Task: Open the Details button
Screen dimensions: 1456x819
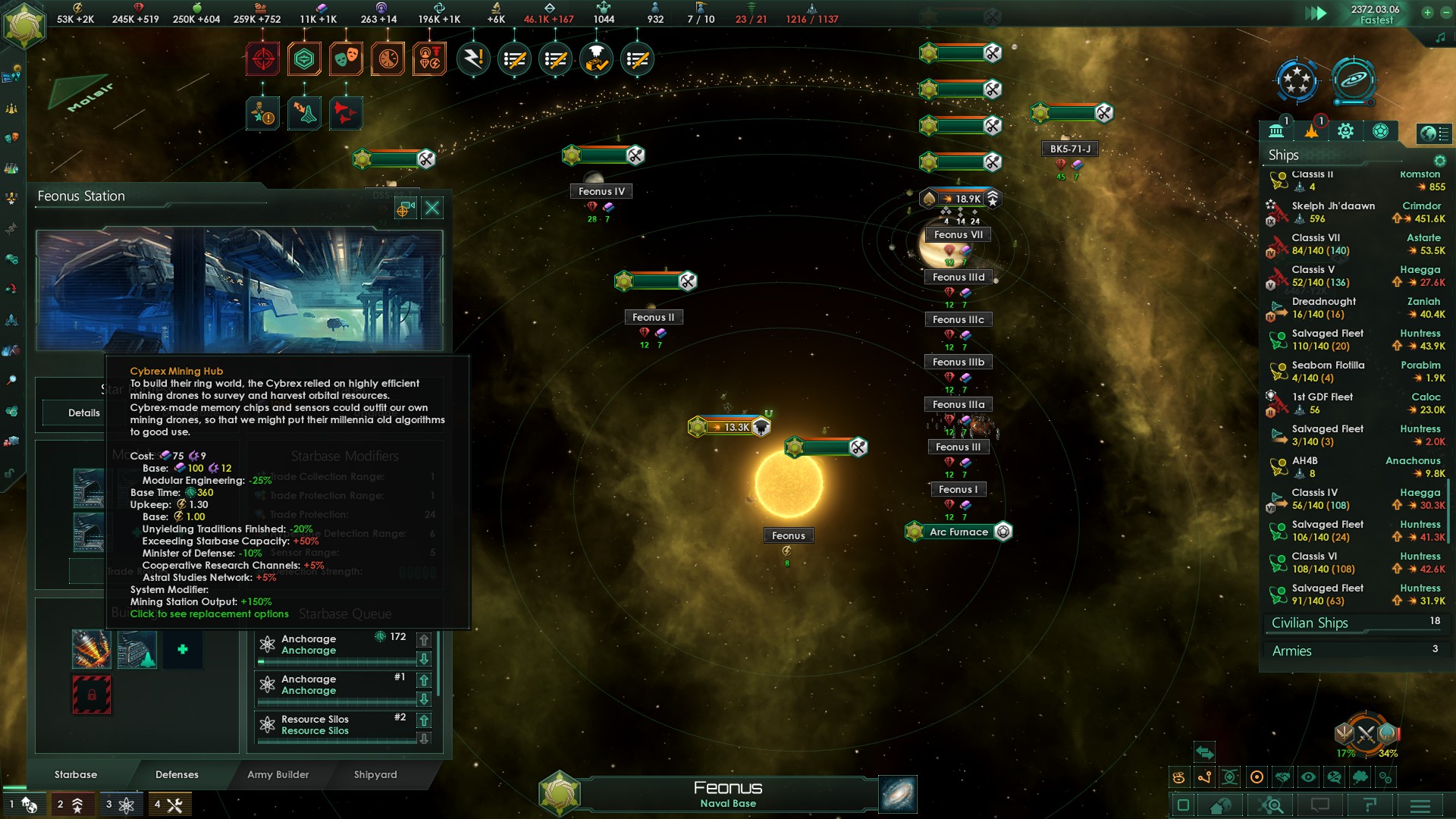Action: pos(83,413)
